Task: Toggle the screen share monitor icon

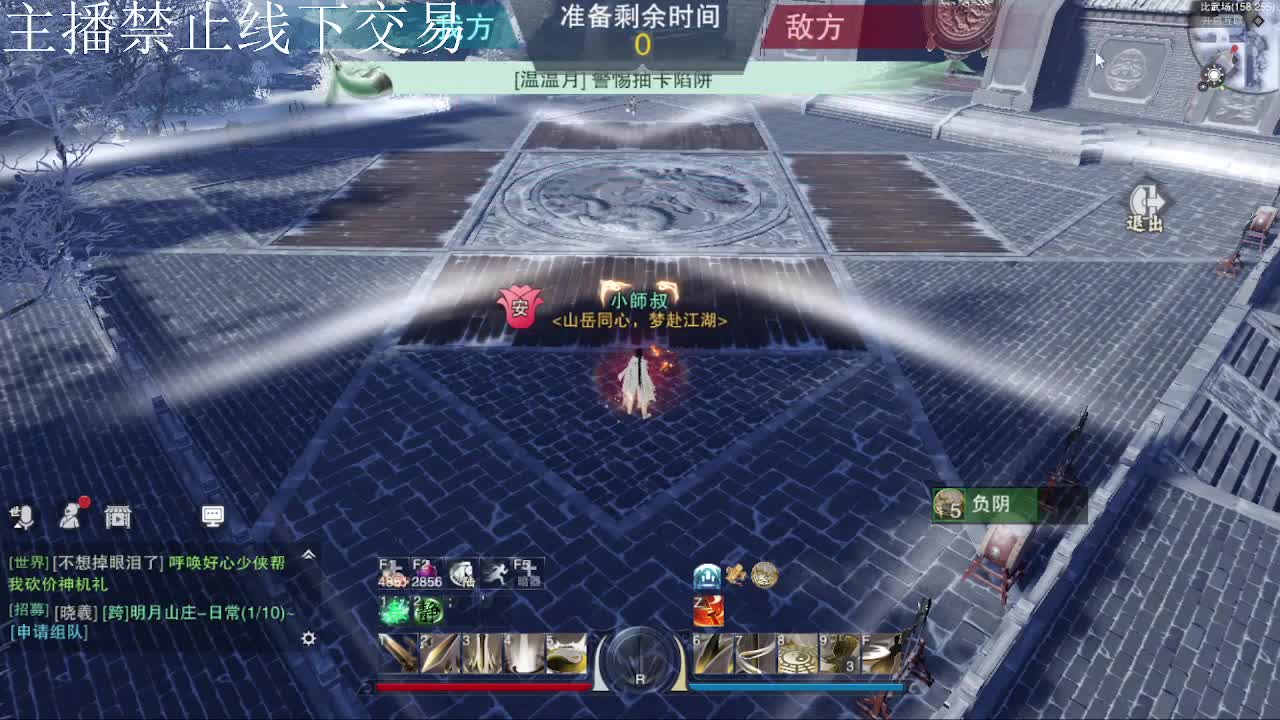Action: [212, 516]
